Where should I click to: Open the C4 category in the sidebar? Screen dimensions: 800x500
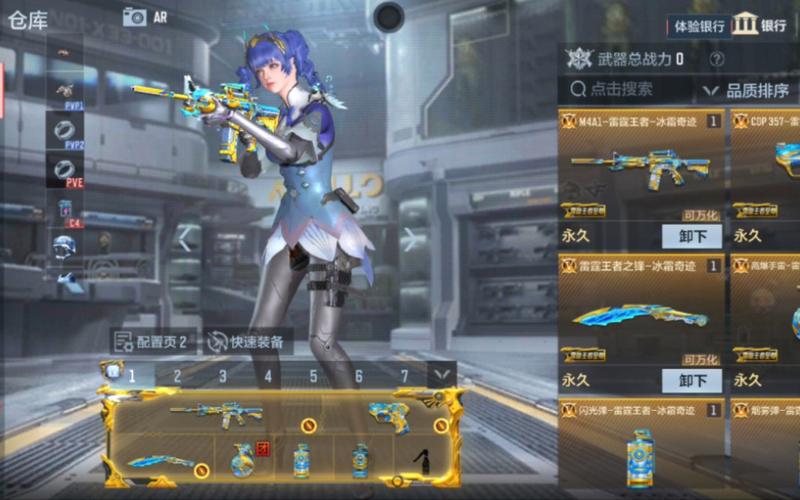click(65, 208)
